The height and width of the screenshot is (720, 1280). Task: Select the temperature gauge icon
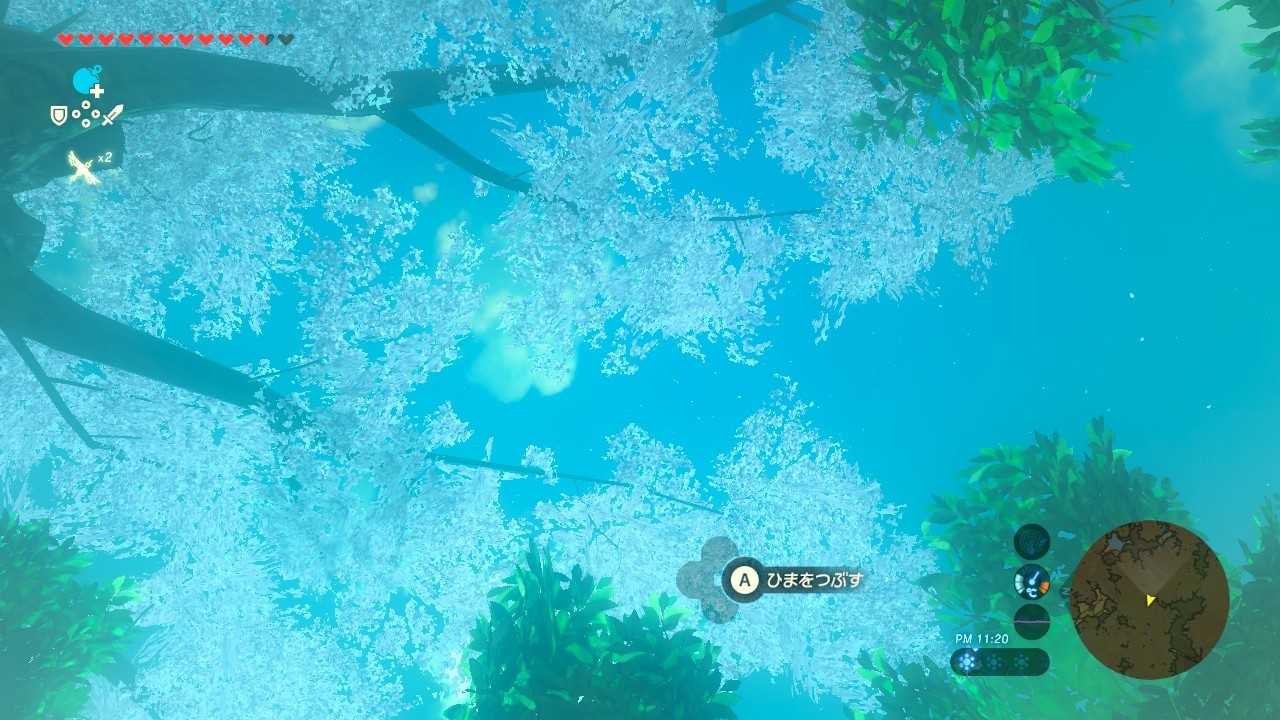click(1032, 582)
